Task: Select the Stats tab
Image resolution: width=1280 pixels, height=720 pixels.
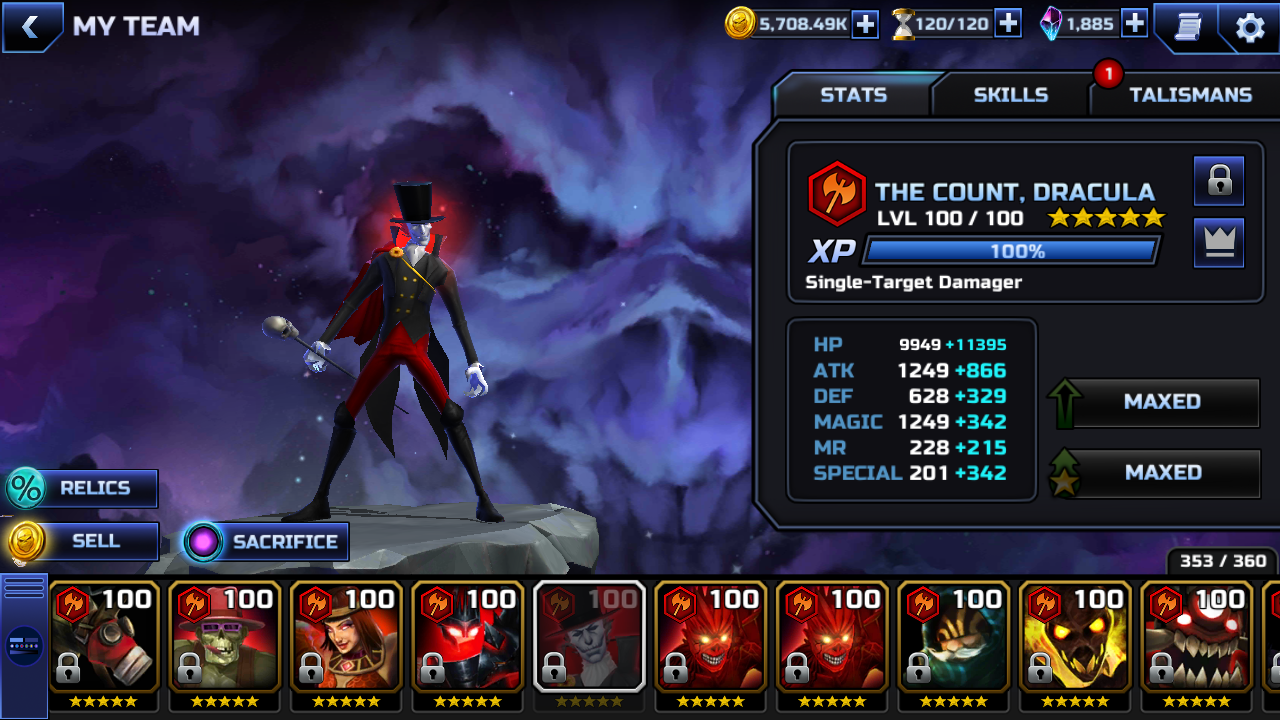Action: pyautogui.click(x=853, y=95)
